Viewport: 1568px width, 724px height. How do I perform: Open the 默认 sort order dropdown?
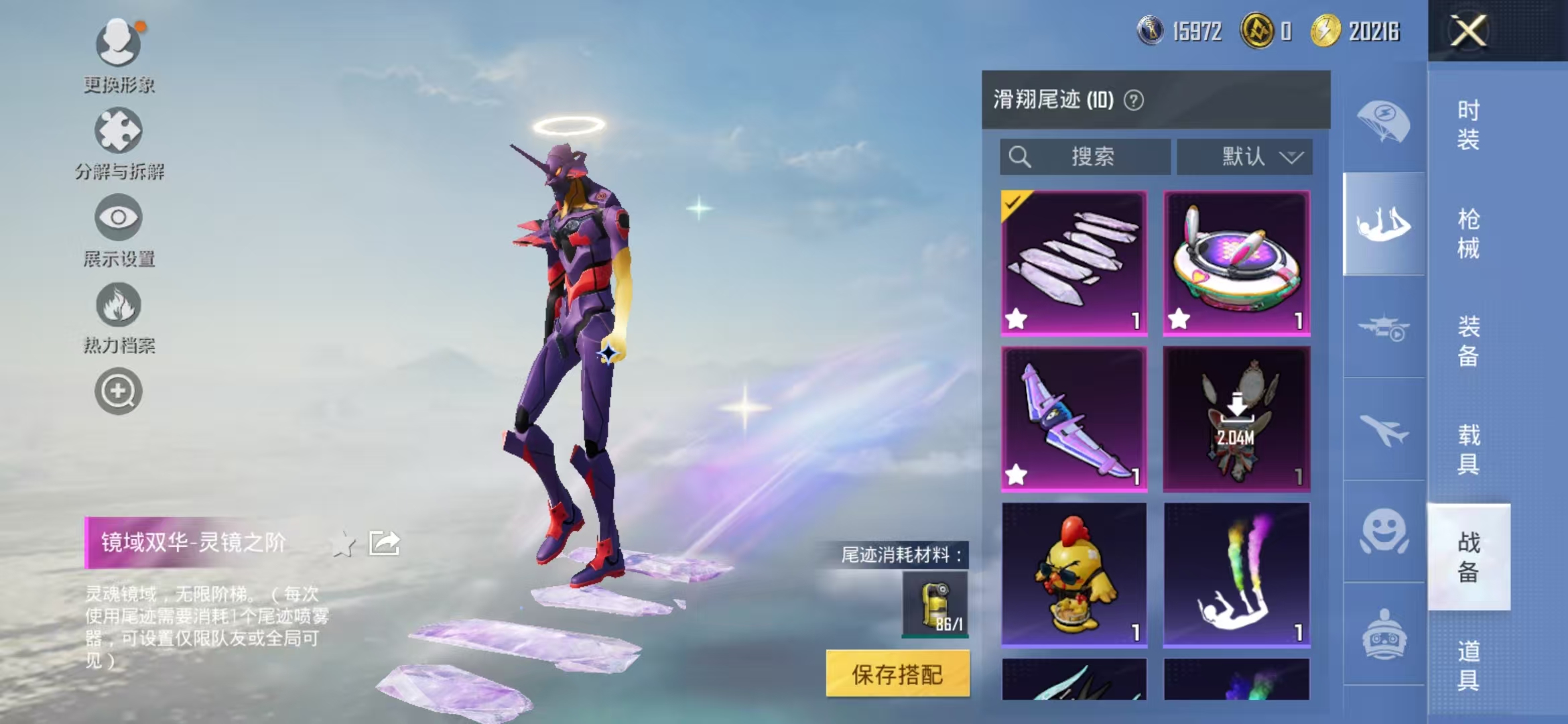pyautogui.click(x=1244, y=157)
